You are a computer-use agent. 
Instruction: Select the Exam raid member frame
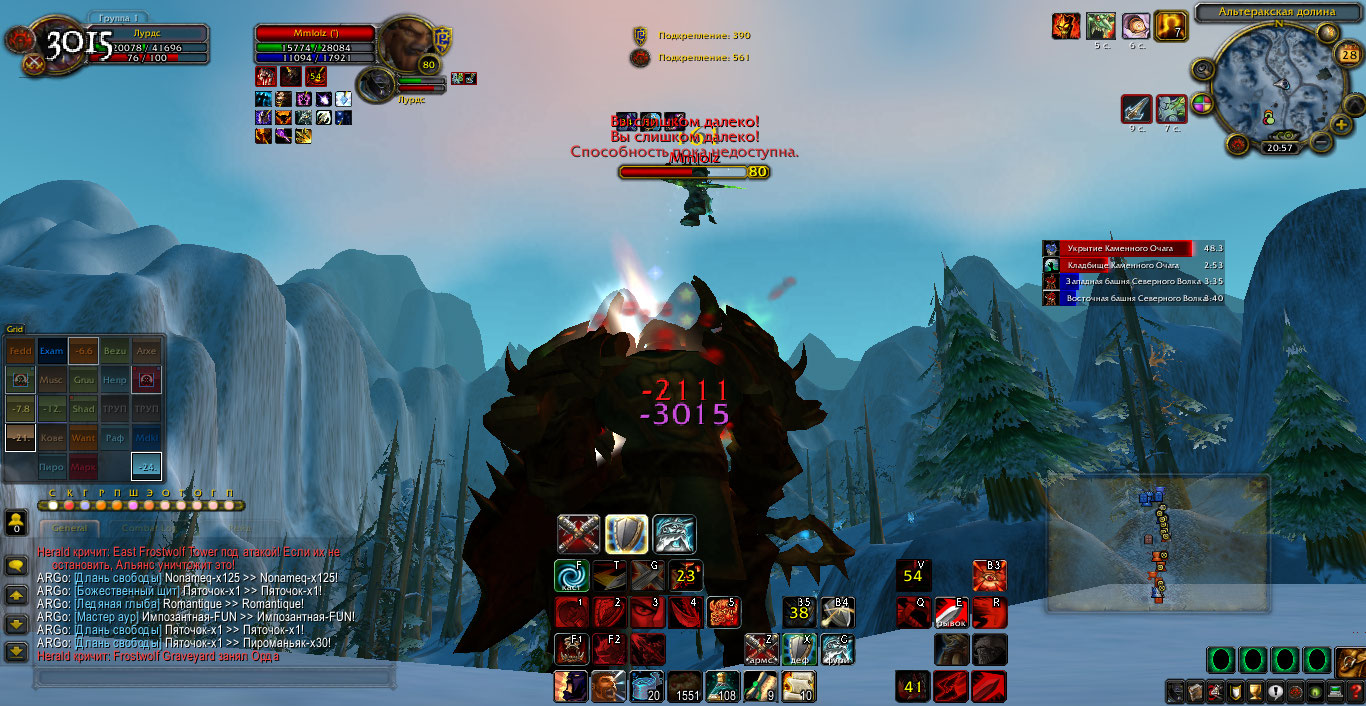51,352
